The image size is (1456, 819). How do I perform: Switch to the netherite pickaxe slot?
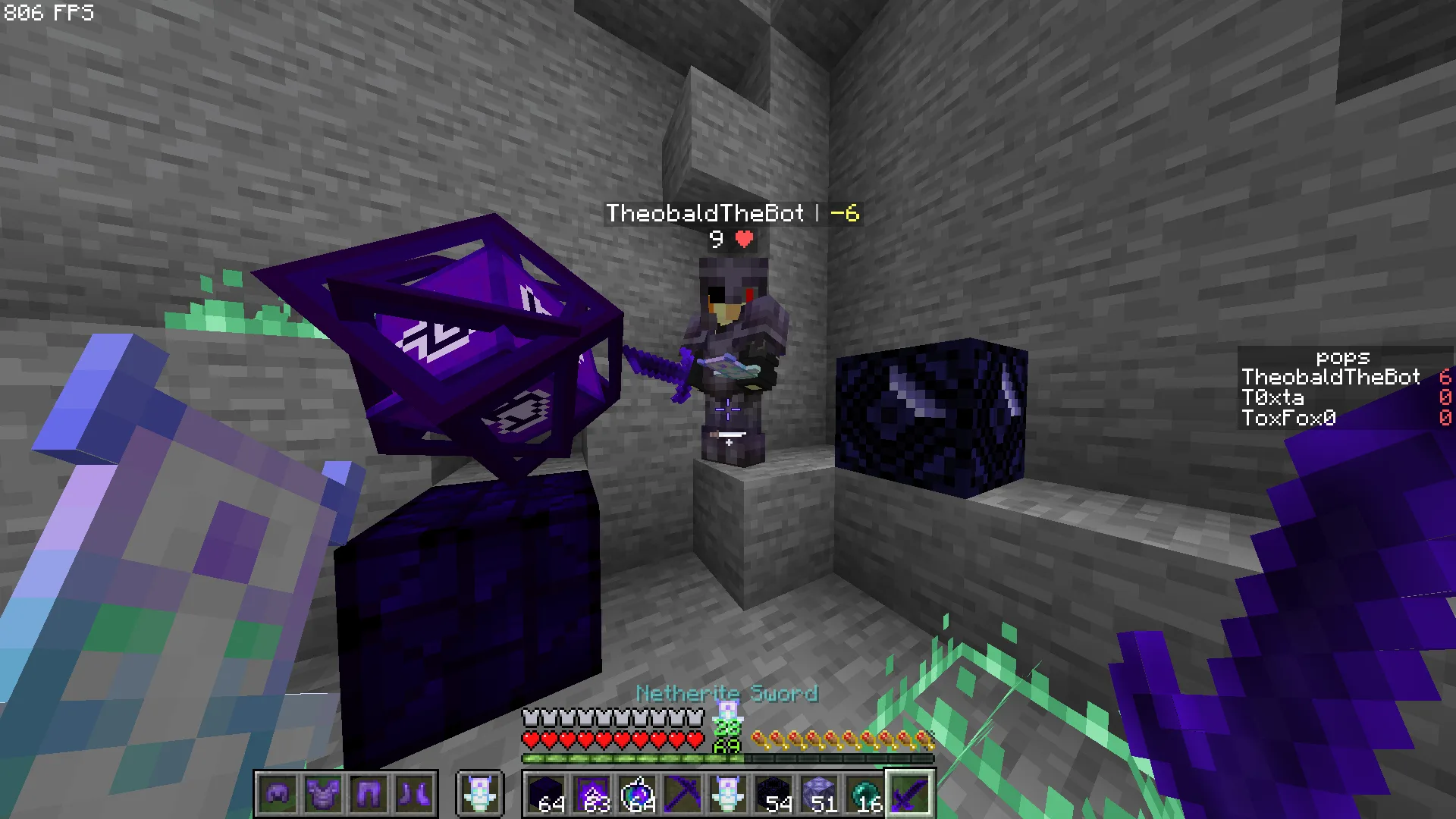point(682,794)
